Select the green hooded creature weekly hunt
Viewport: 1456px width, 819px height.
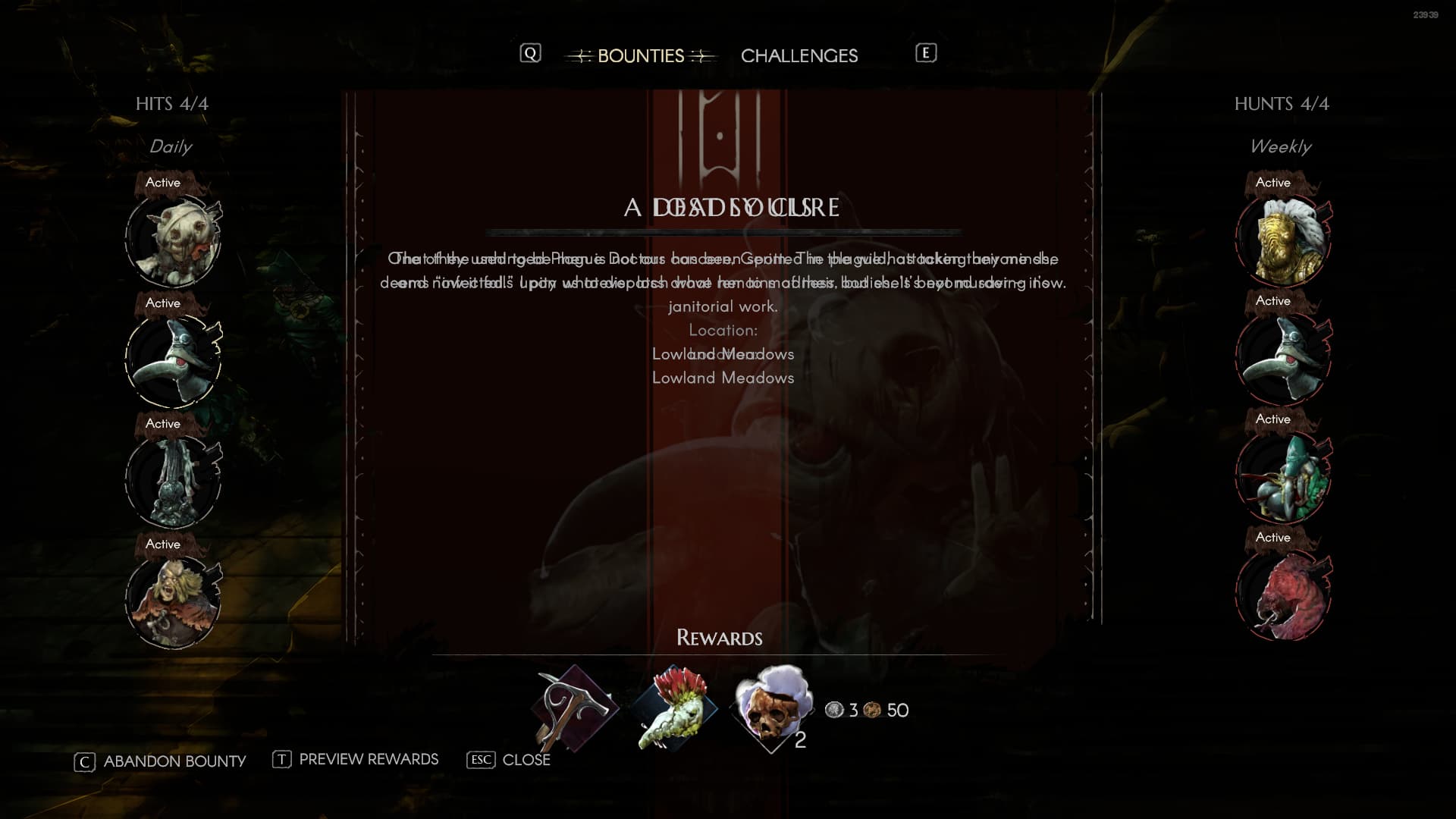coord(1283,476)
